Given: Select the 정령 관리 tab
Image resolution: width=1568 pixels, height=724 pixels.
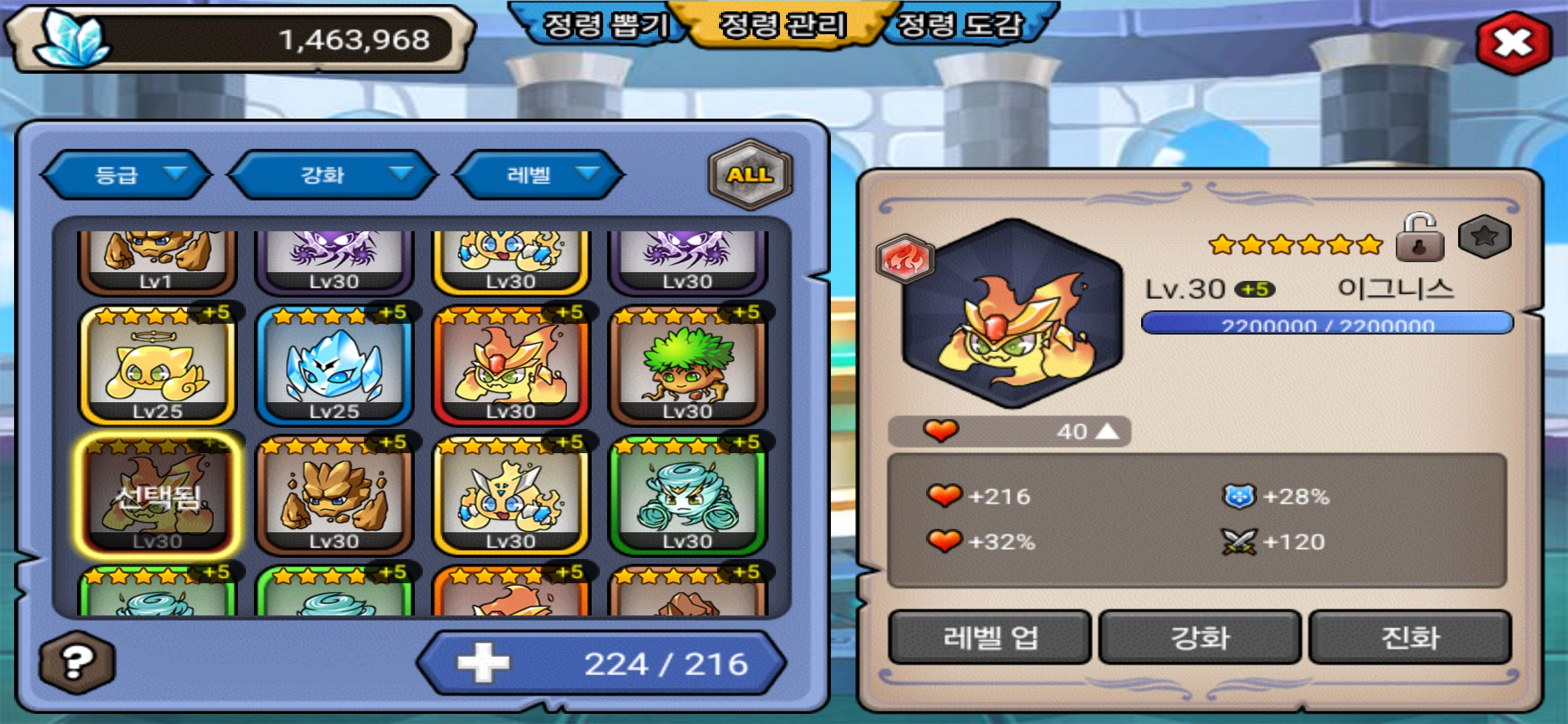Looking at the screenshot, I should (x=783, y=25).
